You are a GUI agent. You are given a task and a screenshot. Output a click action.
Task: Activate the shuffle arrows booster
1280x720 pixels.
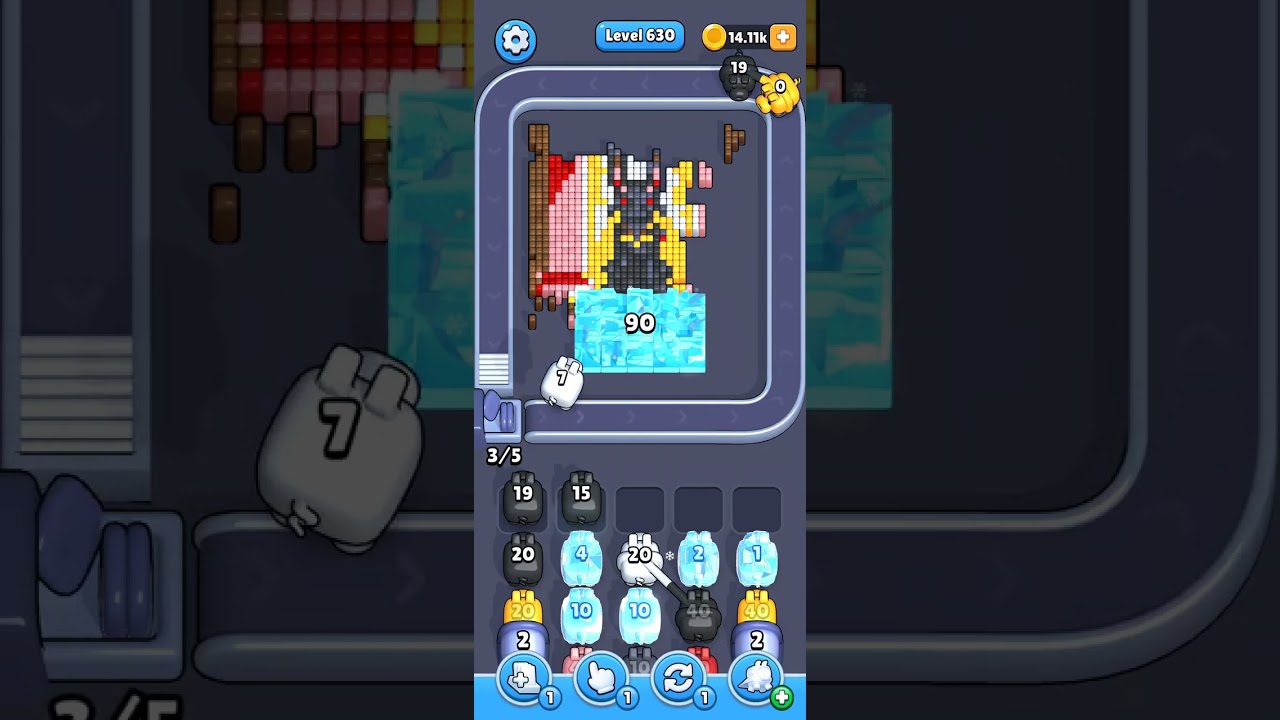click(678, 680)
